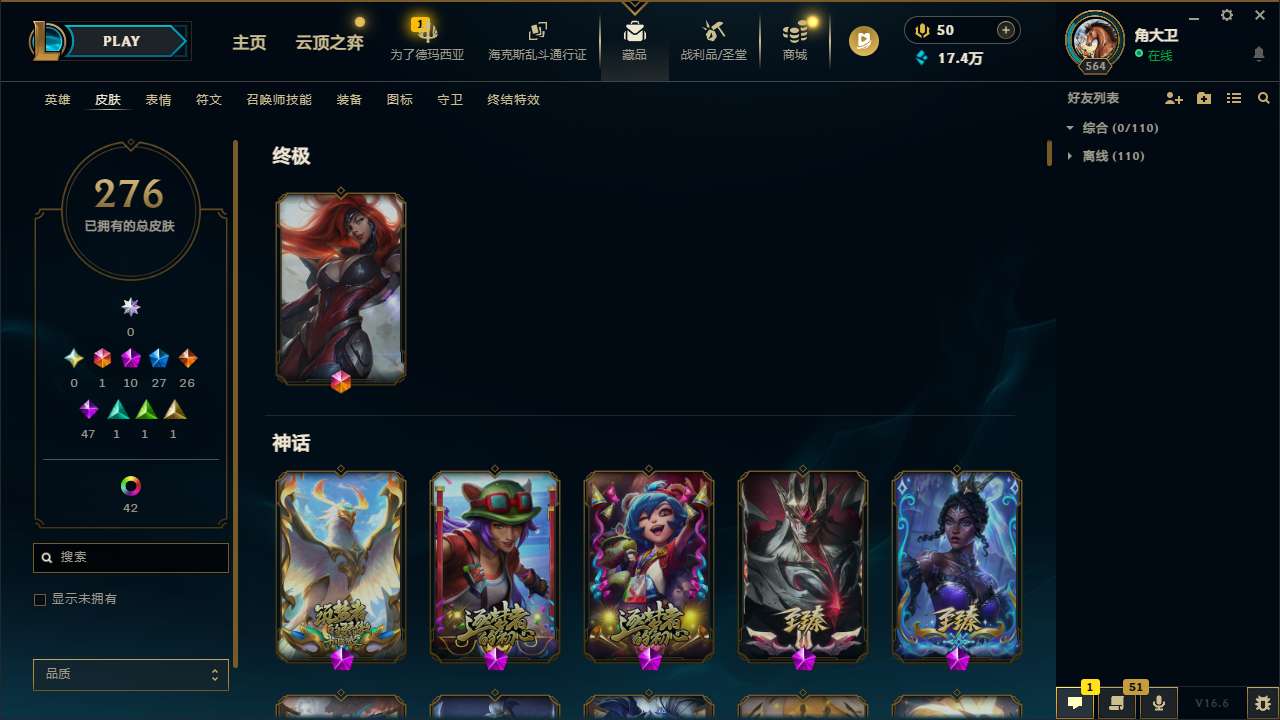Switch to the 英雄 tab
Screen dimensions: 1280x720
[57, 100]
